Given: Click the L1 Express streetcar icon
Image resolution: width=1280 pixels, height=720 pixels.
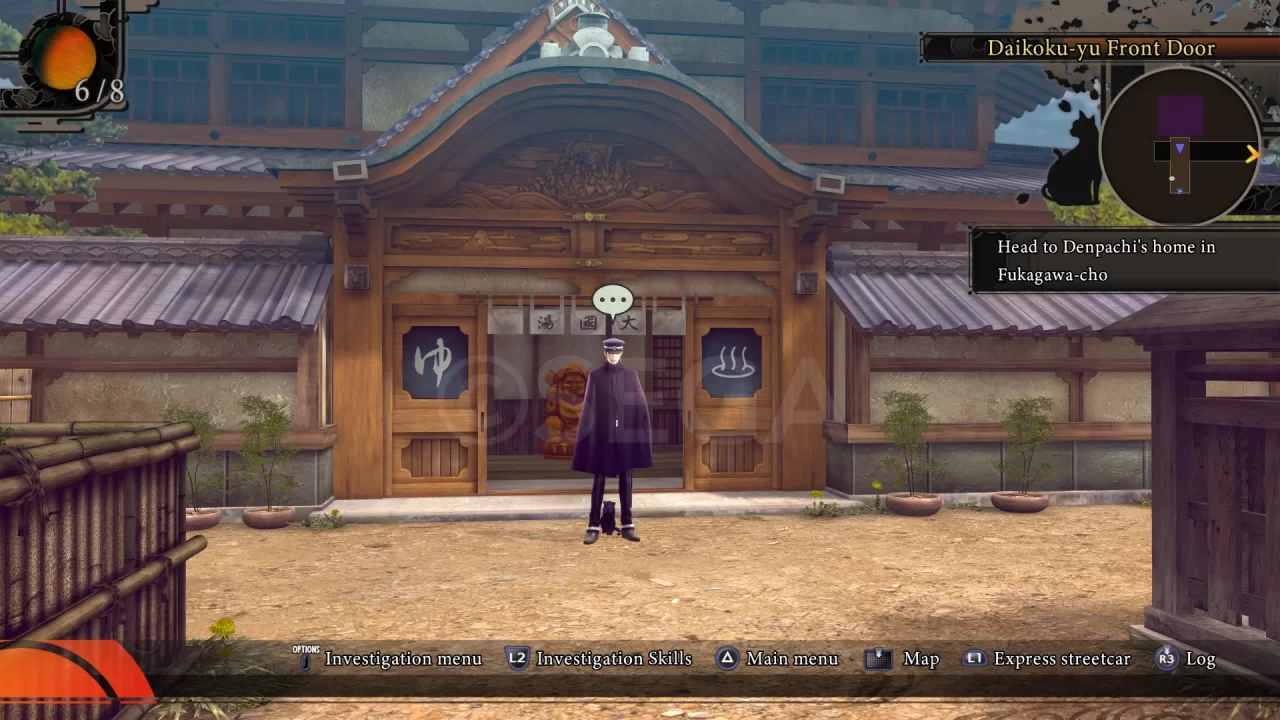Looking at the screenshot, I should click(974, 659).
